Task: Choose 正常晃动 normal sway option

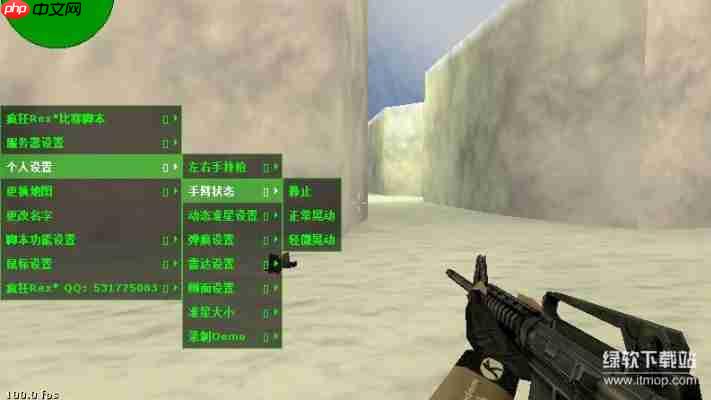Action: click(312, 215)
